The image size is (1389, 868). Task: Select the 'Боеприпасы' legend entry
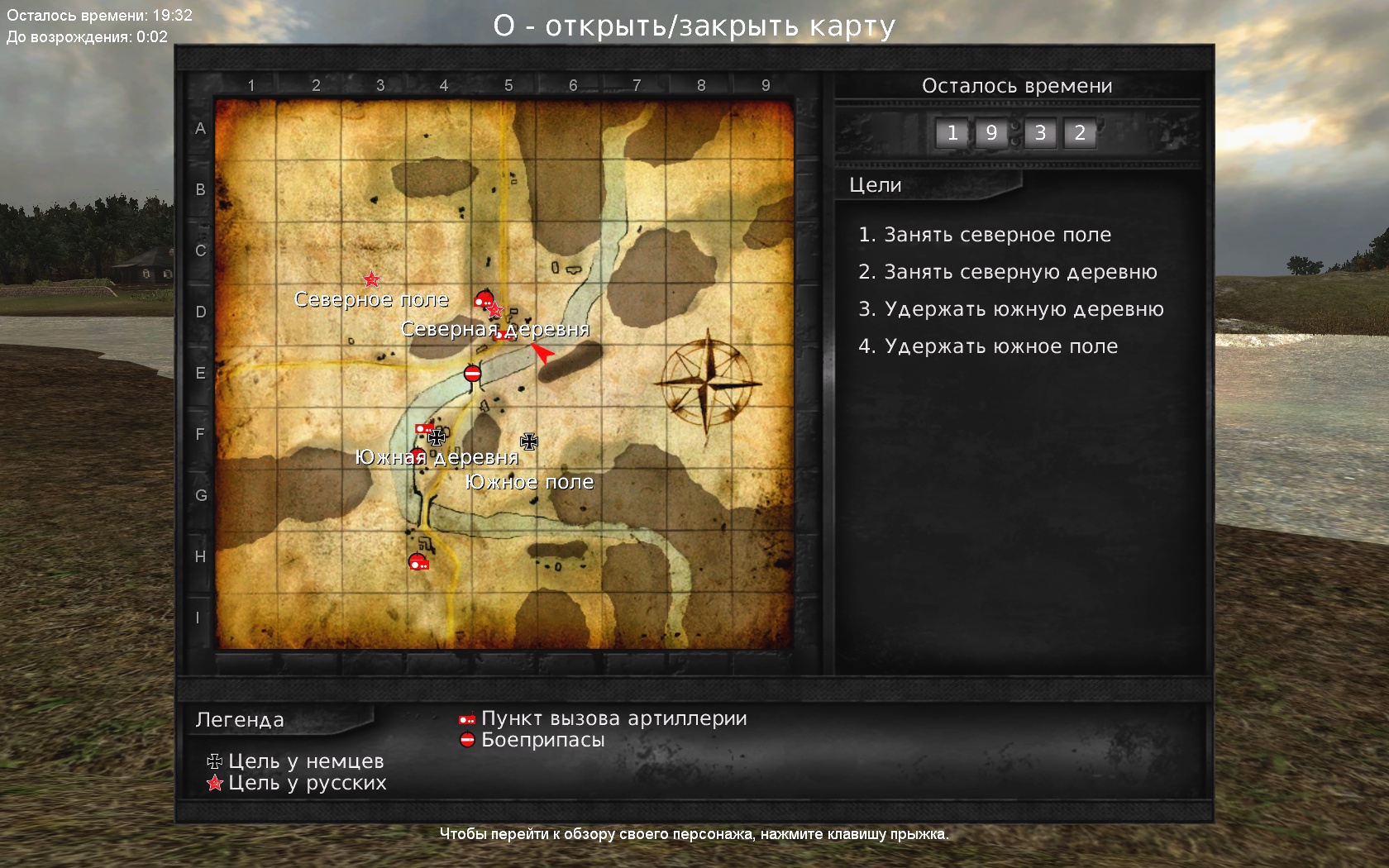(533, 740)
